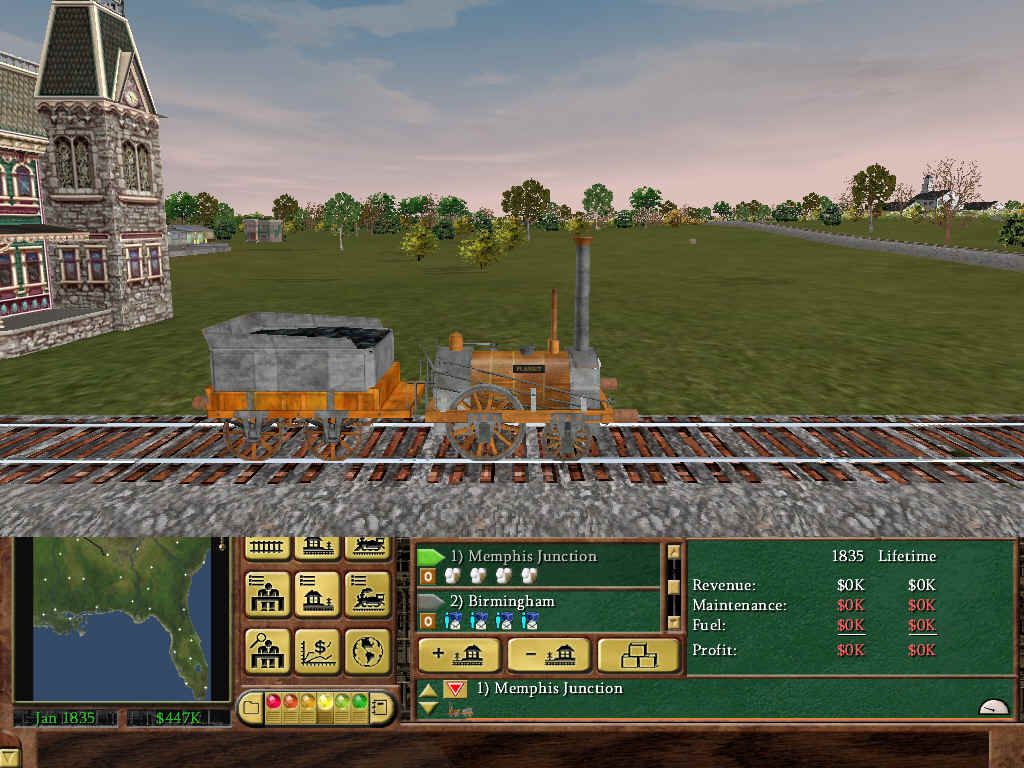The height and width of the screenshot is (768, 1024).
Task: Open the folder file options button
Action: (x=252, y=708)
